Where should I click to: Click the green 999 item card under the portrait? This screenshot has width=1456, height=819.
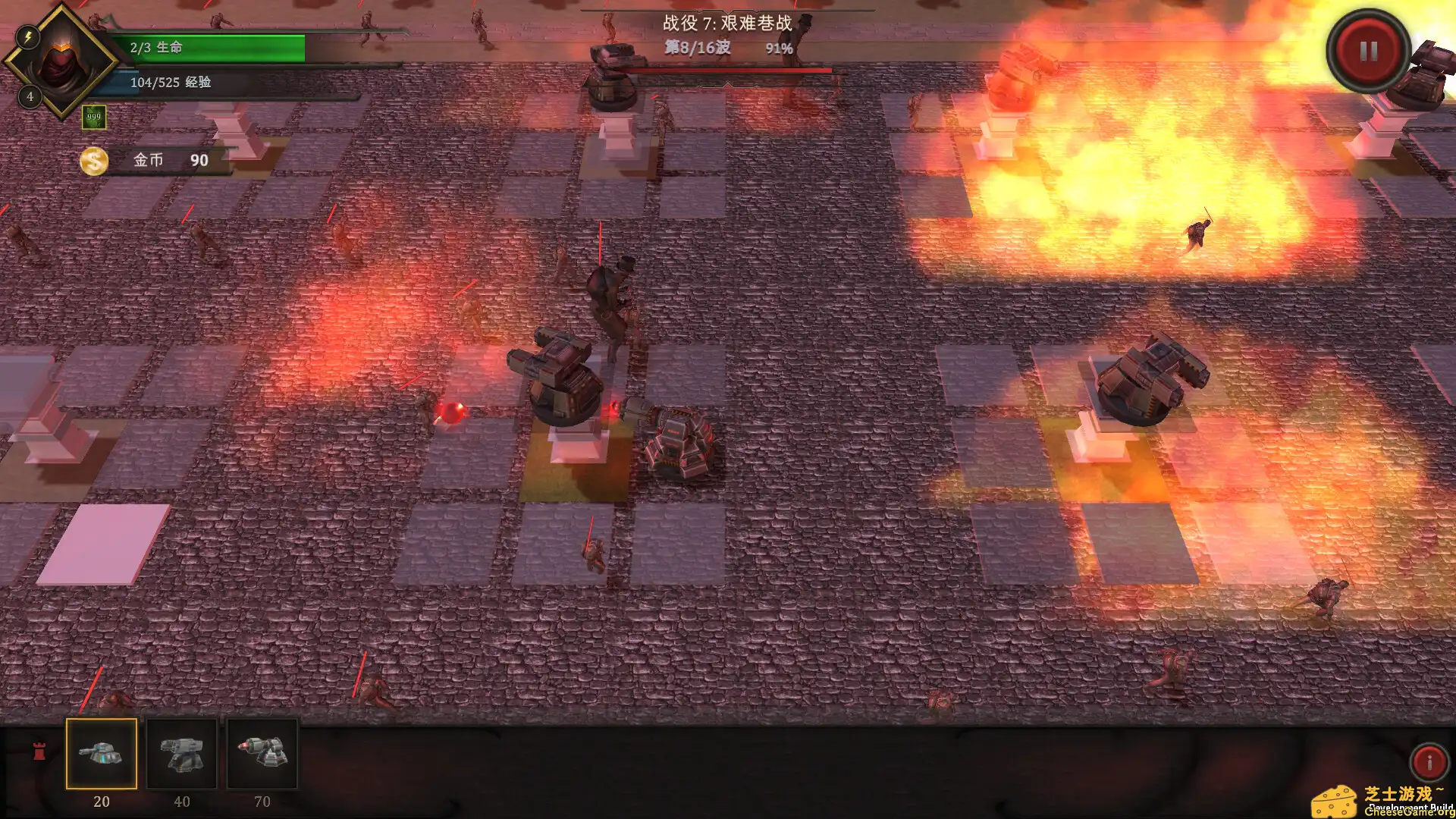click(94, 118)
